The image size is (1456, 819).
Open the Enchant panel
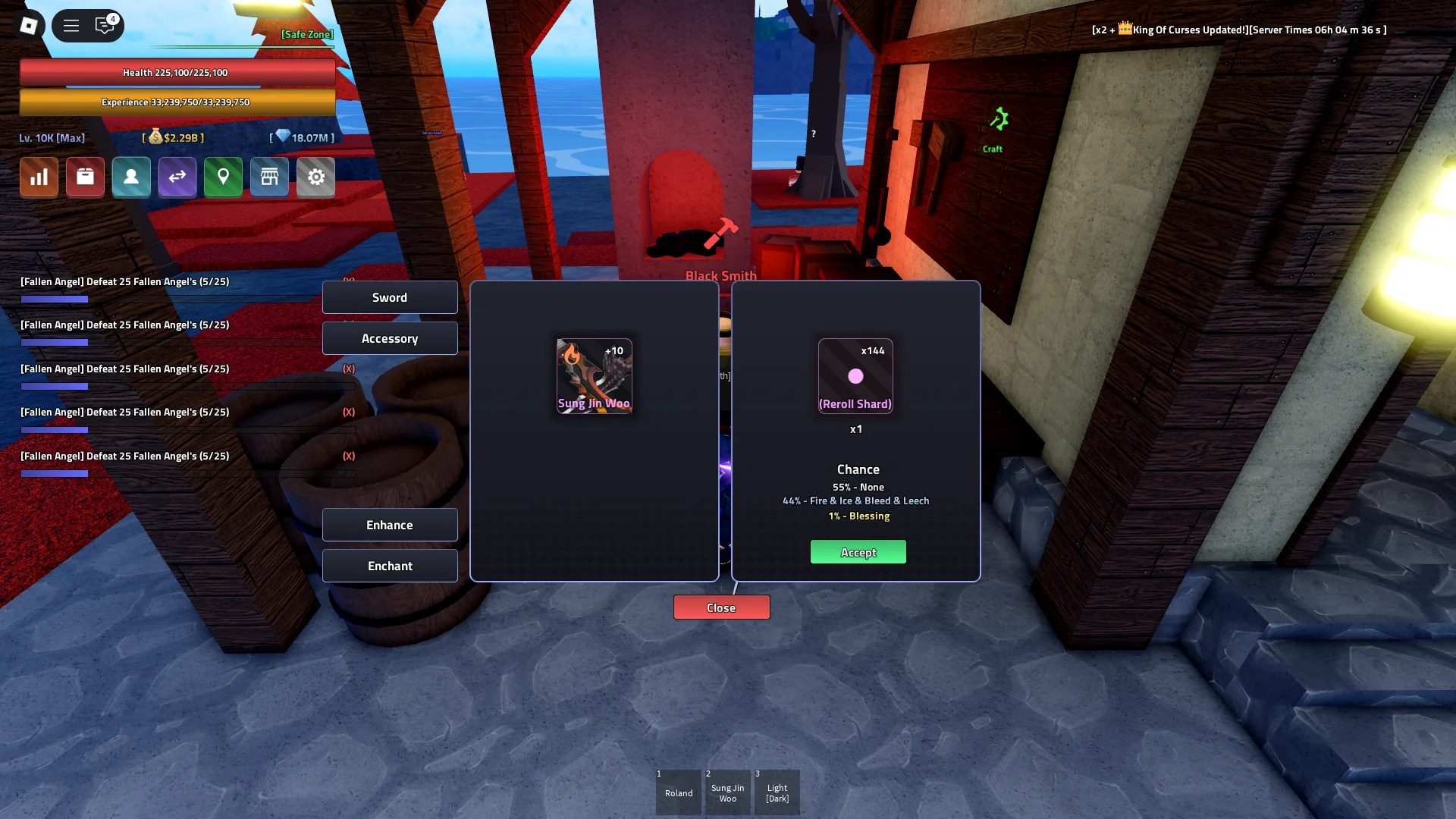coord(390,566)
